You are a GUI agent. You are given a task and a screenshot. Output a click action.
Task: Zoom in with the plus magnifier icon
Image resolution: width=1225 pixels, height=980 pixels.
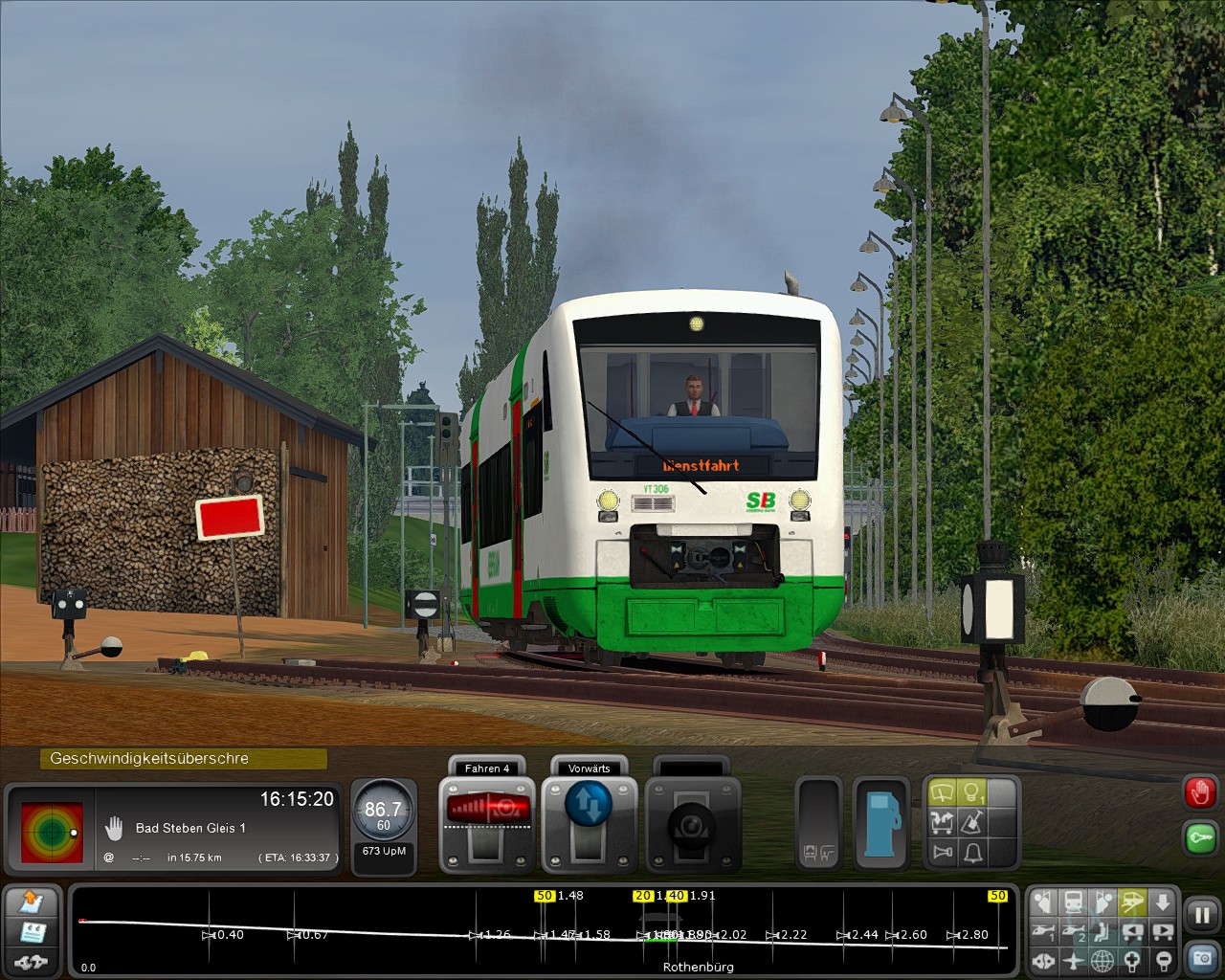coord(1133,960)
